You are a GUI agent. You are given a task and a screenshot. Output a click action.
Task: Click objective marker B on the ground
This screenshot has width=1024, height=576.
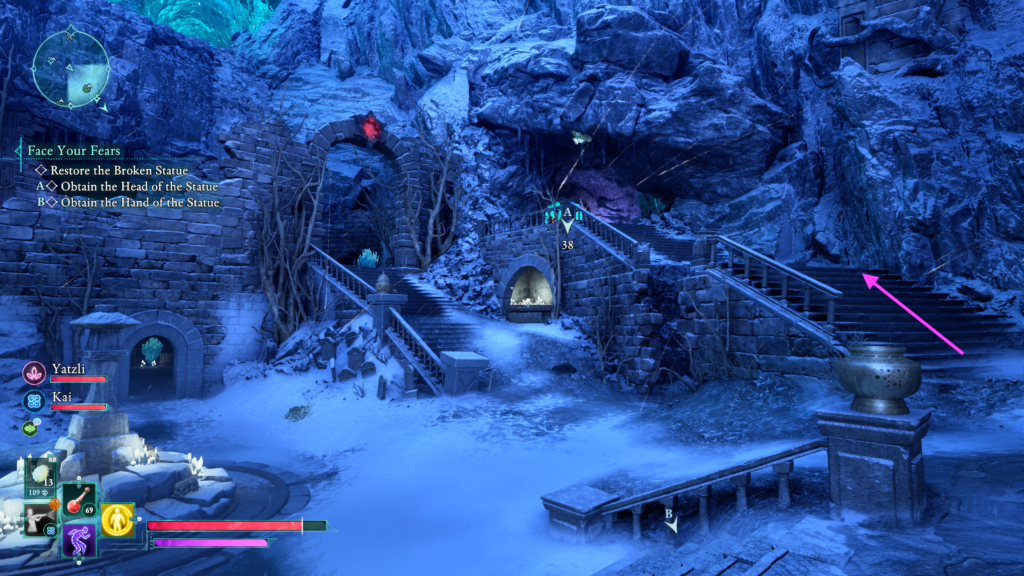tap(671, 519)
